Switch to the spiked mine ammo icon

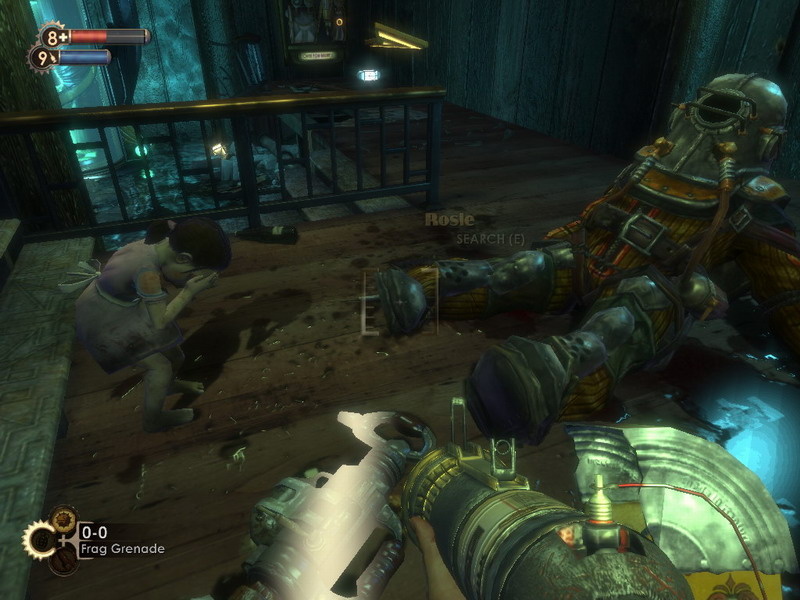click(64, 518)
